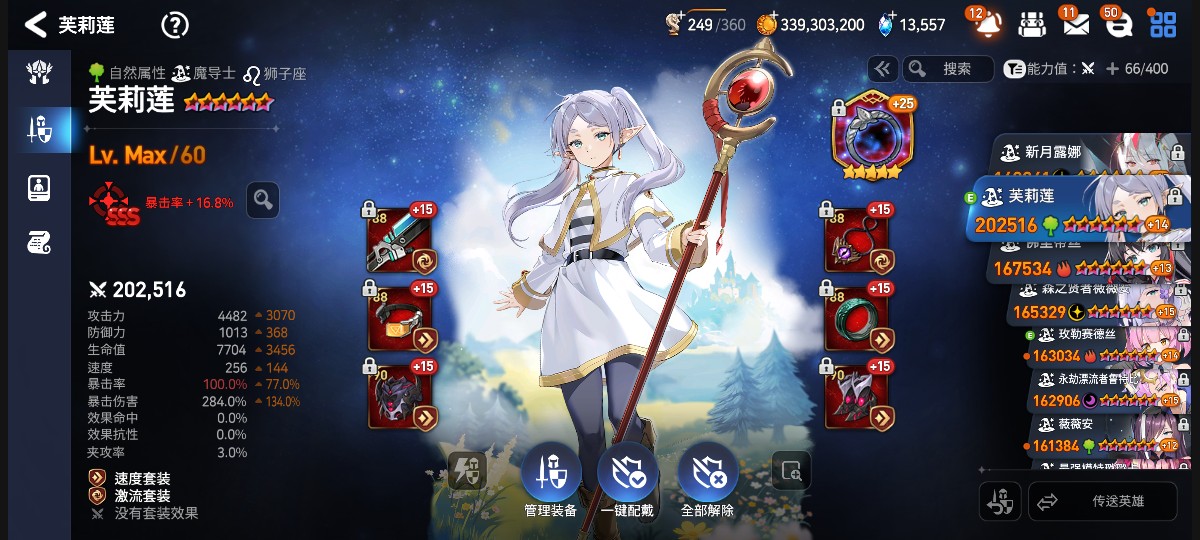Select the equipped green ring slot
1200x540 pixels.
pos(858,318)
